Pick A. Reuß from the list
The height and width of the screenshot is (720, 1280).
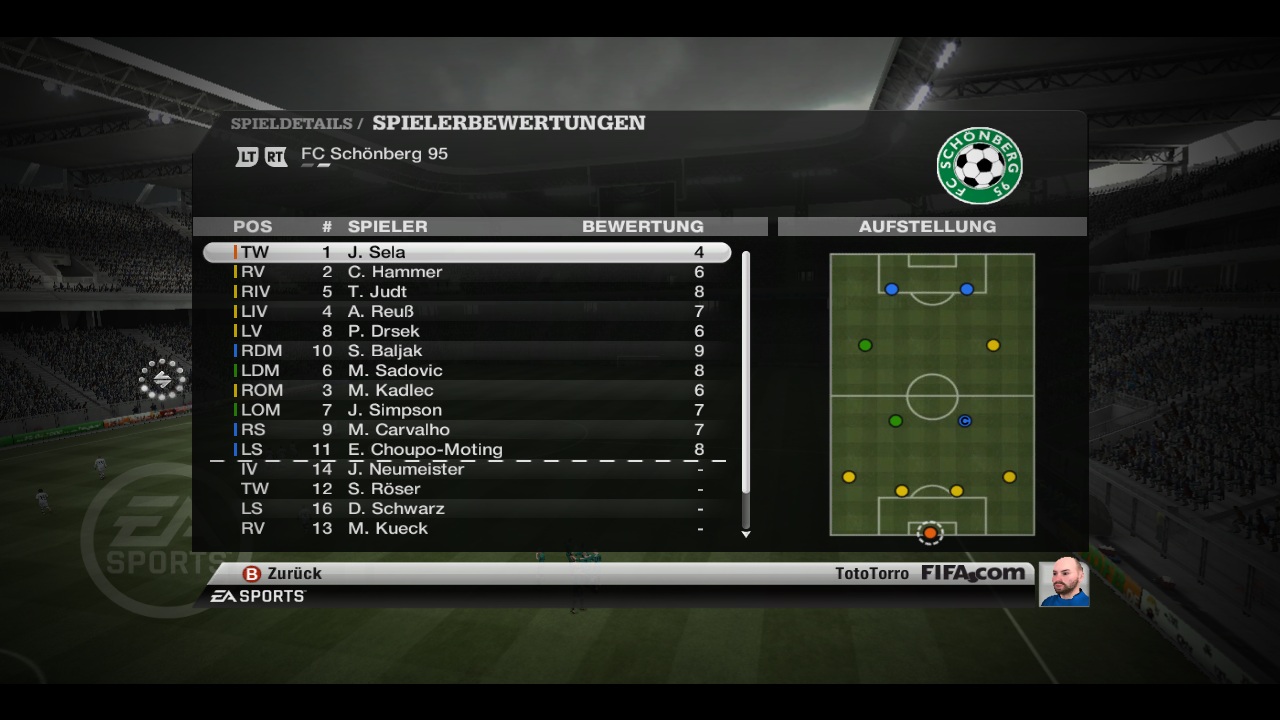[467, 311]
